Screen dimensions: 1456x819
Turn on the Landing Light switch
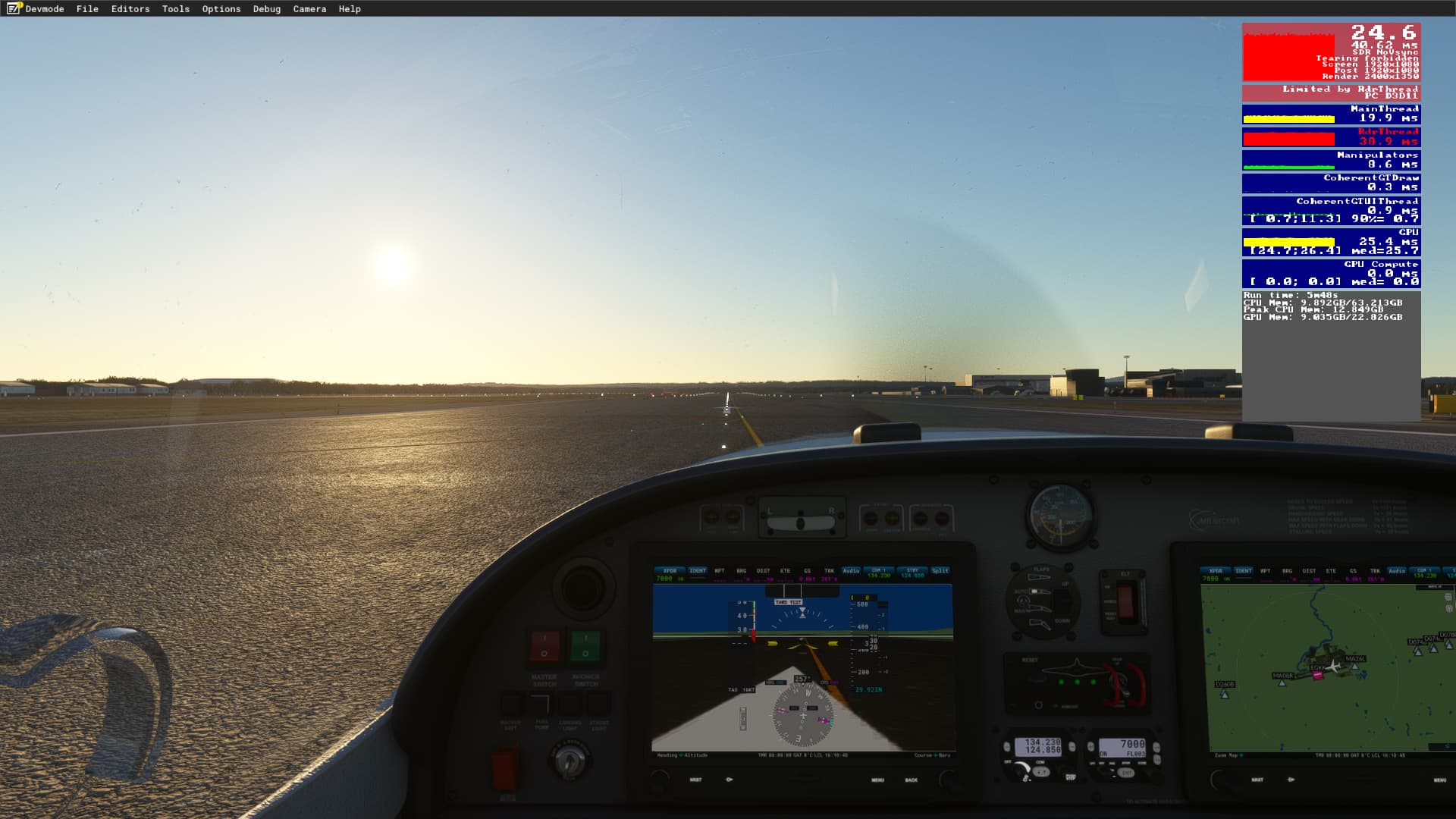coord(571,704)
